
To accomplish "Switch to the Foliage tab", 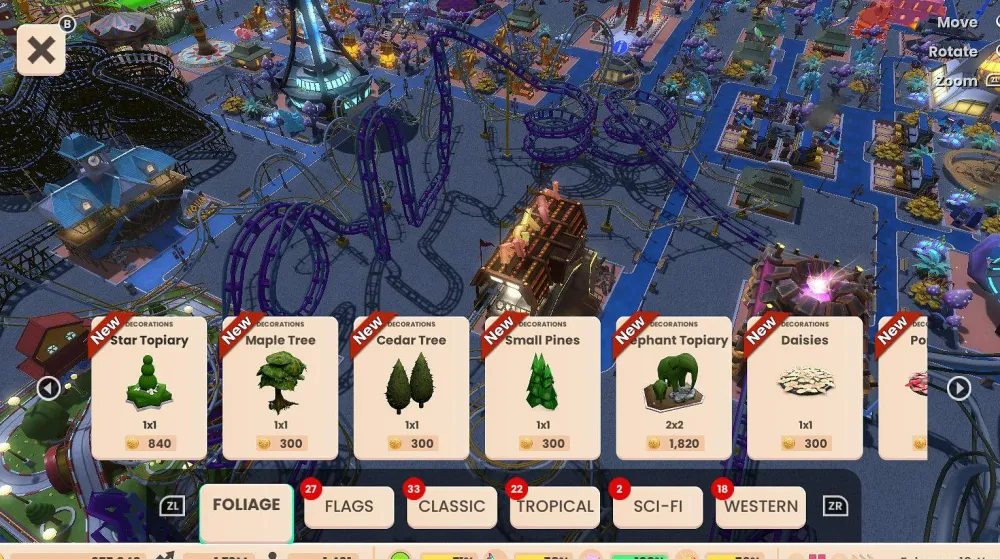I will (246, 506).
